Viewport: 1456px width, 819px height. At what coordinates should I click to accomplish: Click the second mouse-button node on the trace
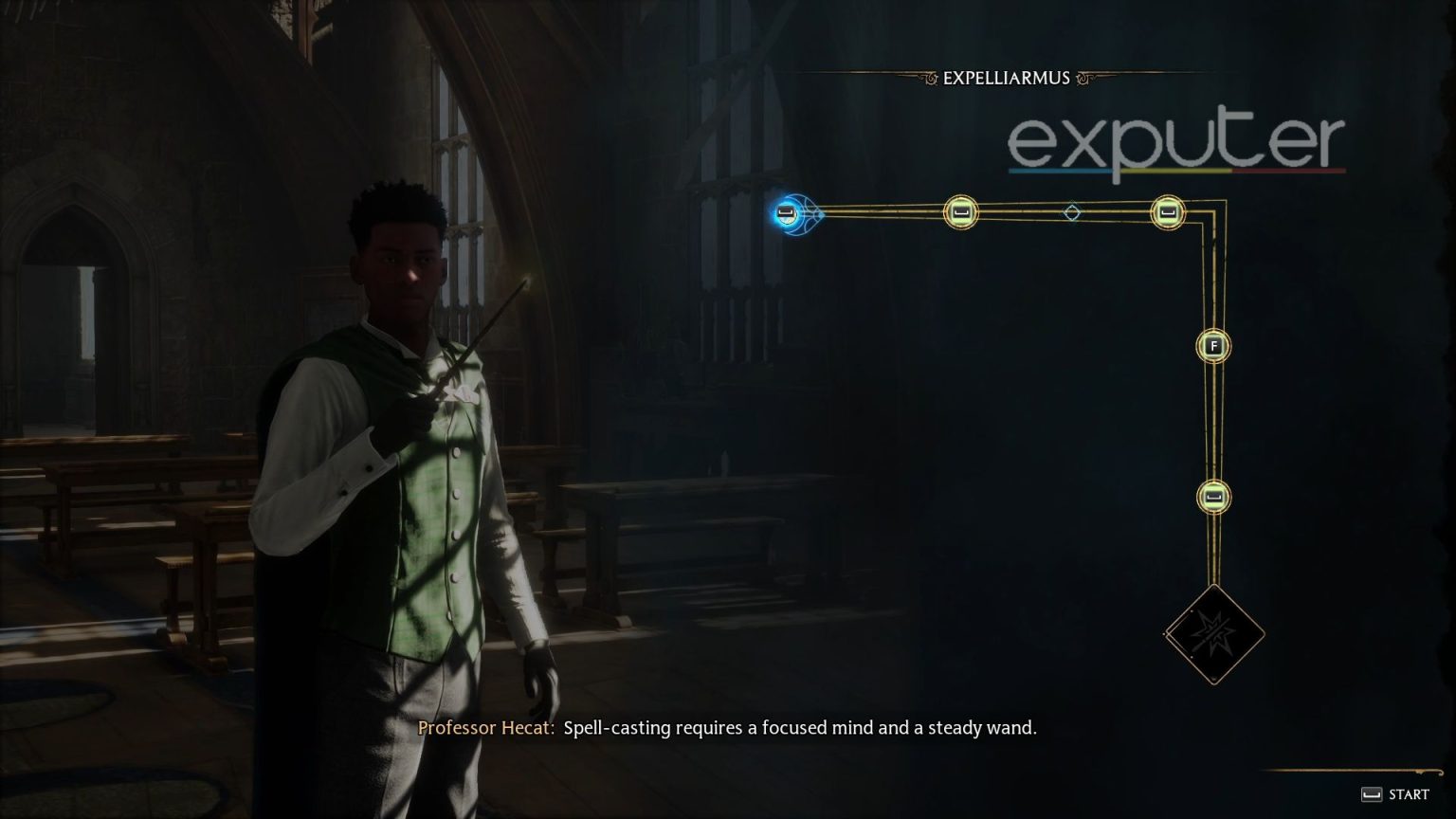tap(960, 212)
